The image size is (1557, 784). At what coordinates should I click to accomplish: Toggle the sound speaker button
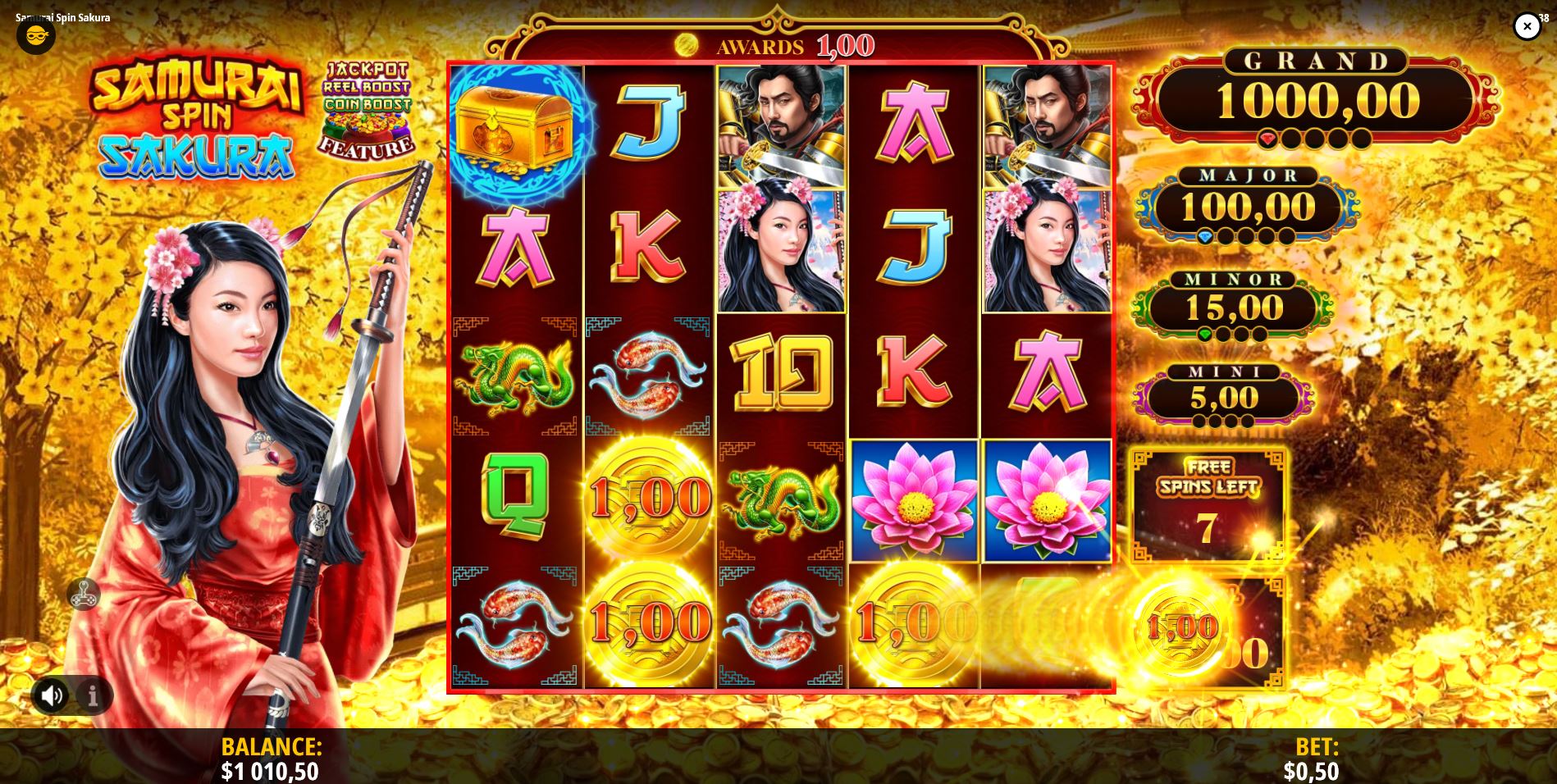(x=52, y=695)
